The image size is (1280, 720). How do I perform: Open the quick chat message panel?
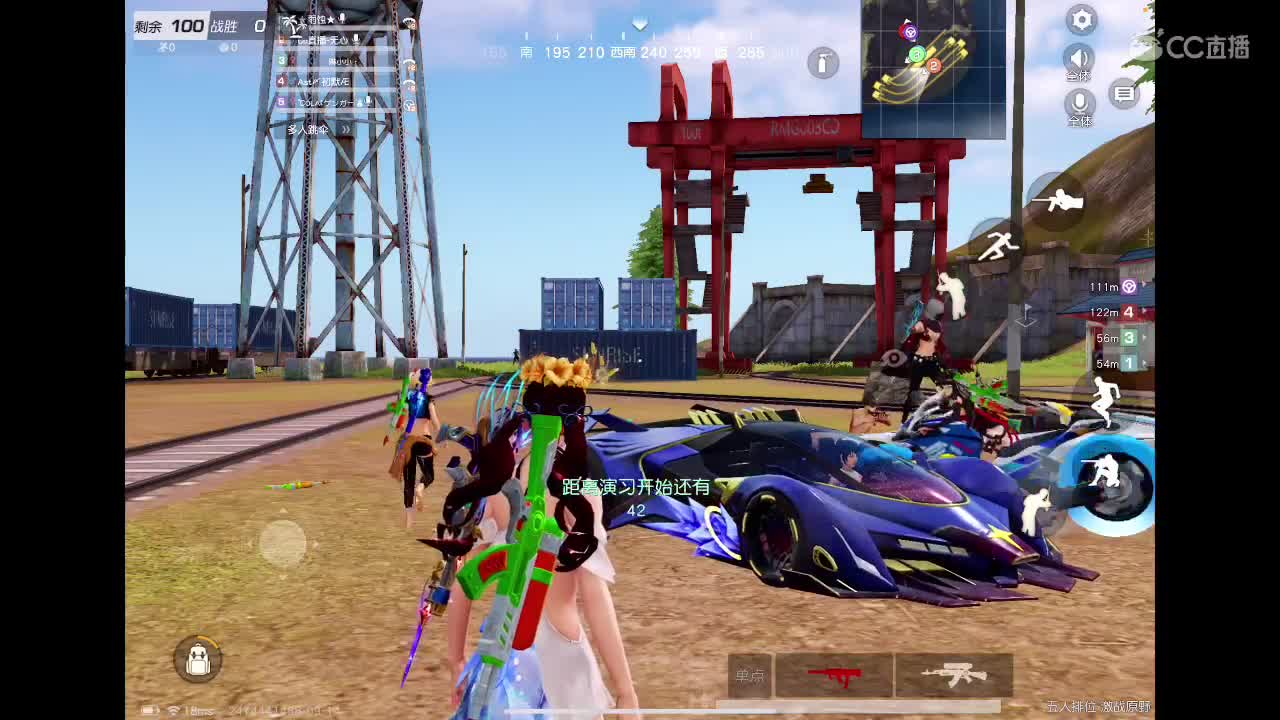click(1126, 92)
